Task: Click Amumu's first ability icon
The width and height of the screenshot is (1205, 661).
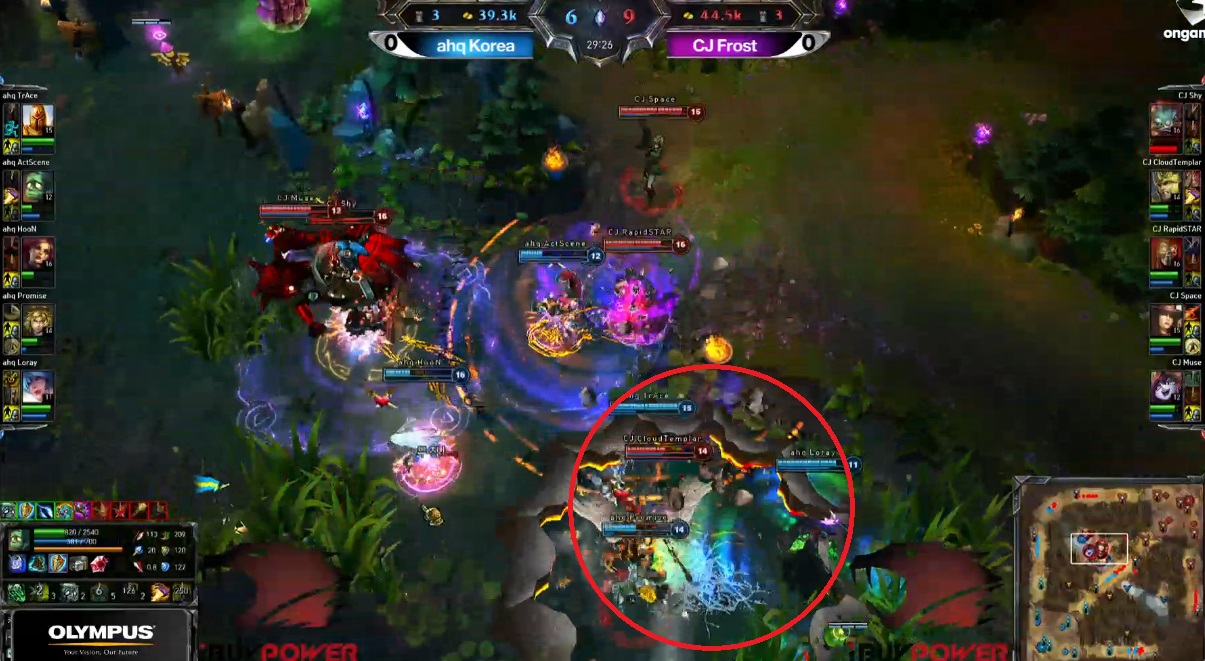Action: [17, 592]
